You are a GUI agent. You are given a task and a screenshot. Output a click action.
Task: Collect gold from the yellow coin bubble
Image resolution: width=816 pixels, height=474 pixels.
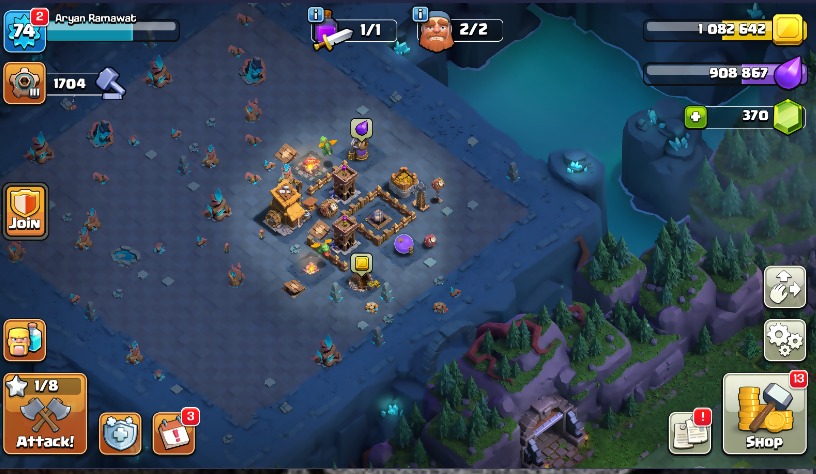[x=361, y=263]
